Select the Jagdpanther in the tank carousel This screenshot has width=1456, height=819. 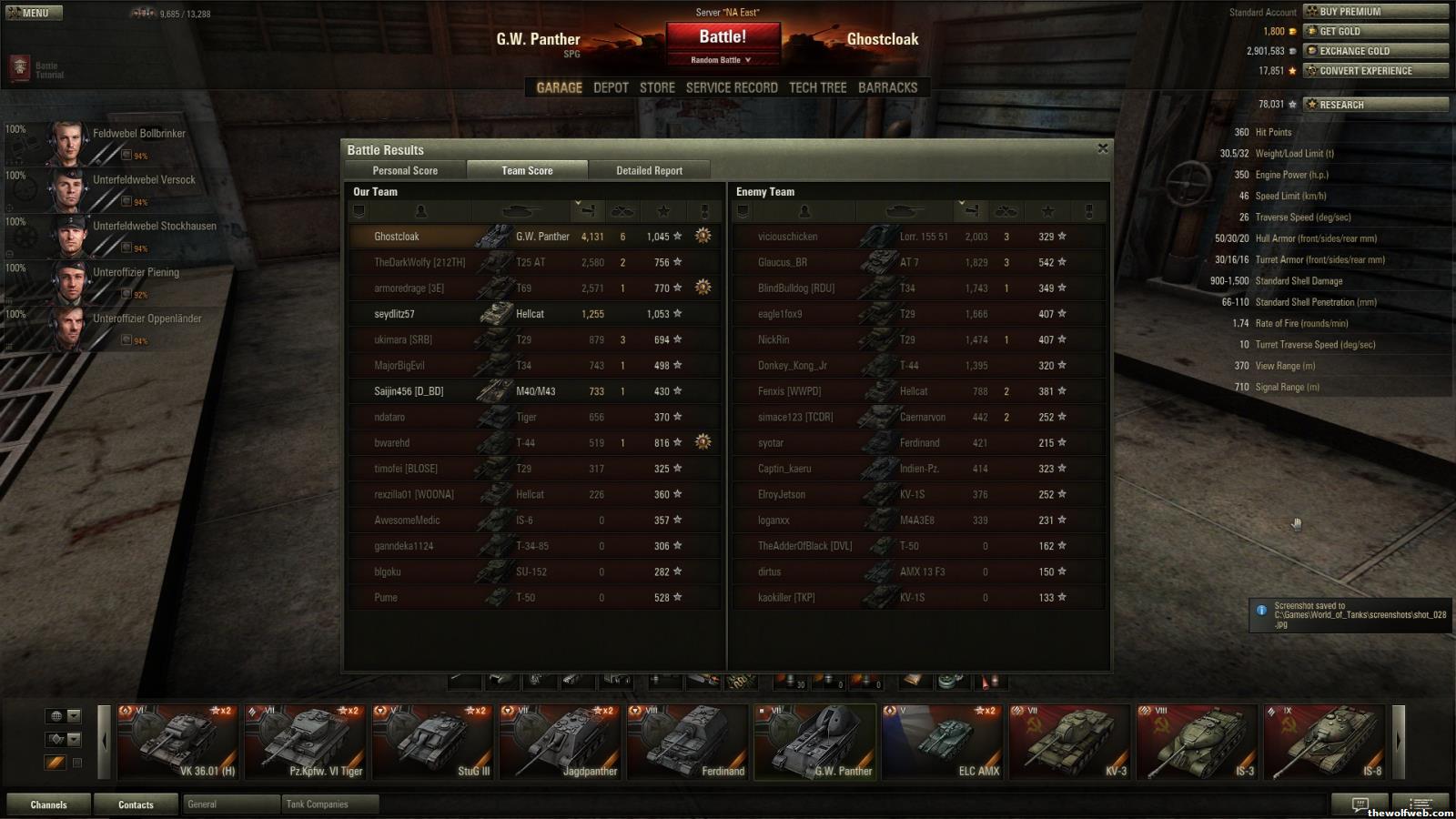561,742
